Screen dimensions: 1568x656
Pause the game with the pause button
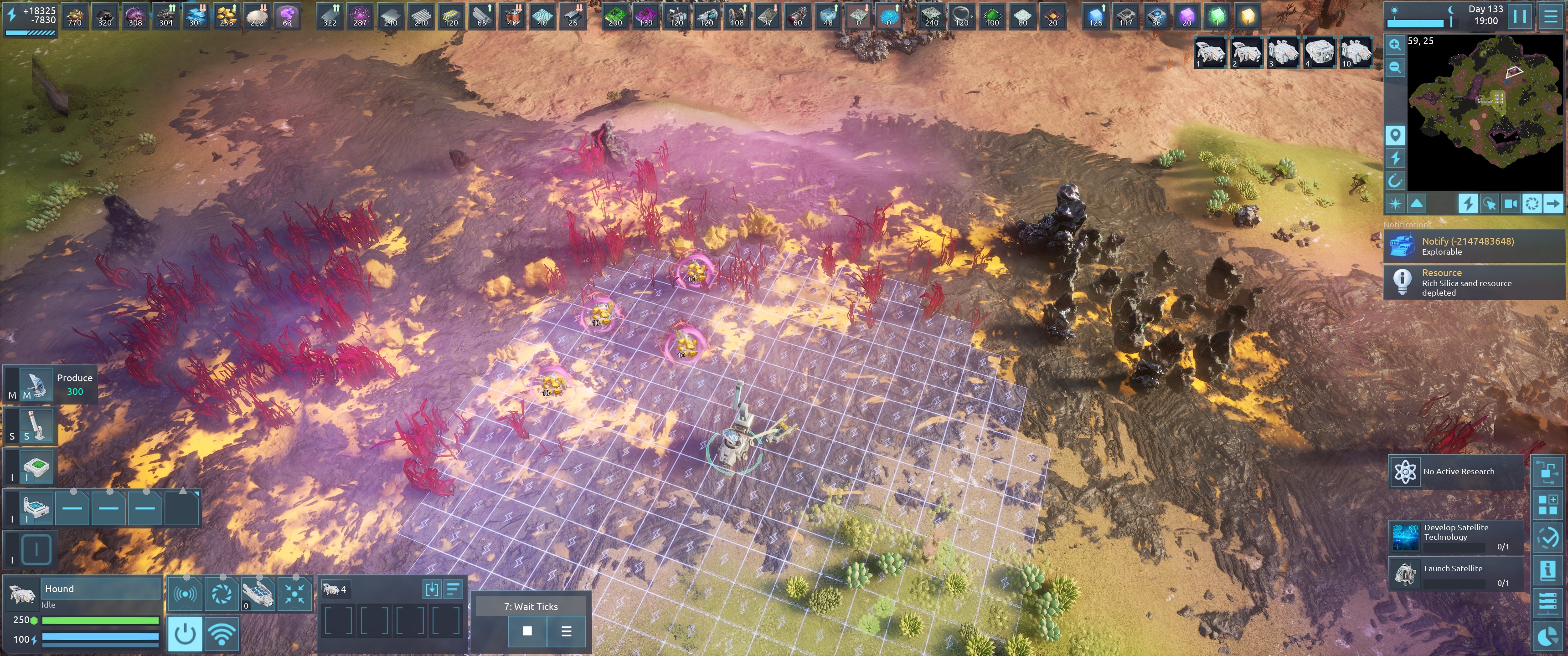(1519, 16)
